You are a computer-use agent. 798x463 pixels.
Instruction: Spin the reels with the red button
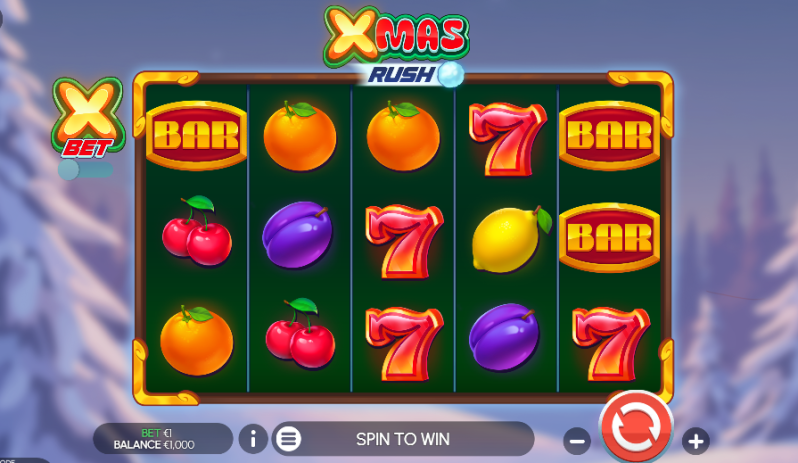(636, 428)
